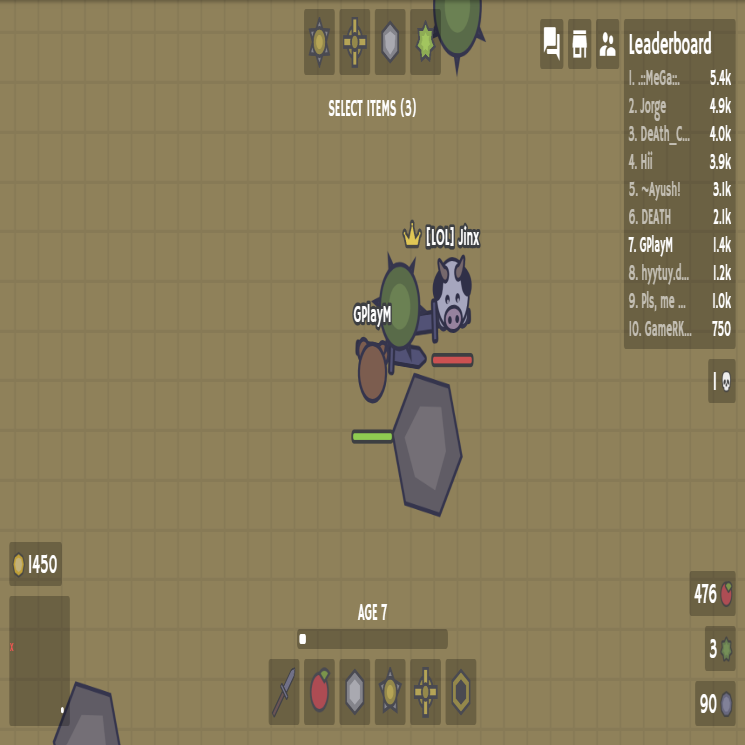Equip the sword in the hotbar
The width and height of the screenshot is (745, 745).
pos(285,691)
